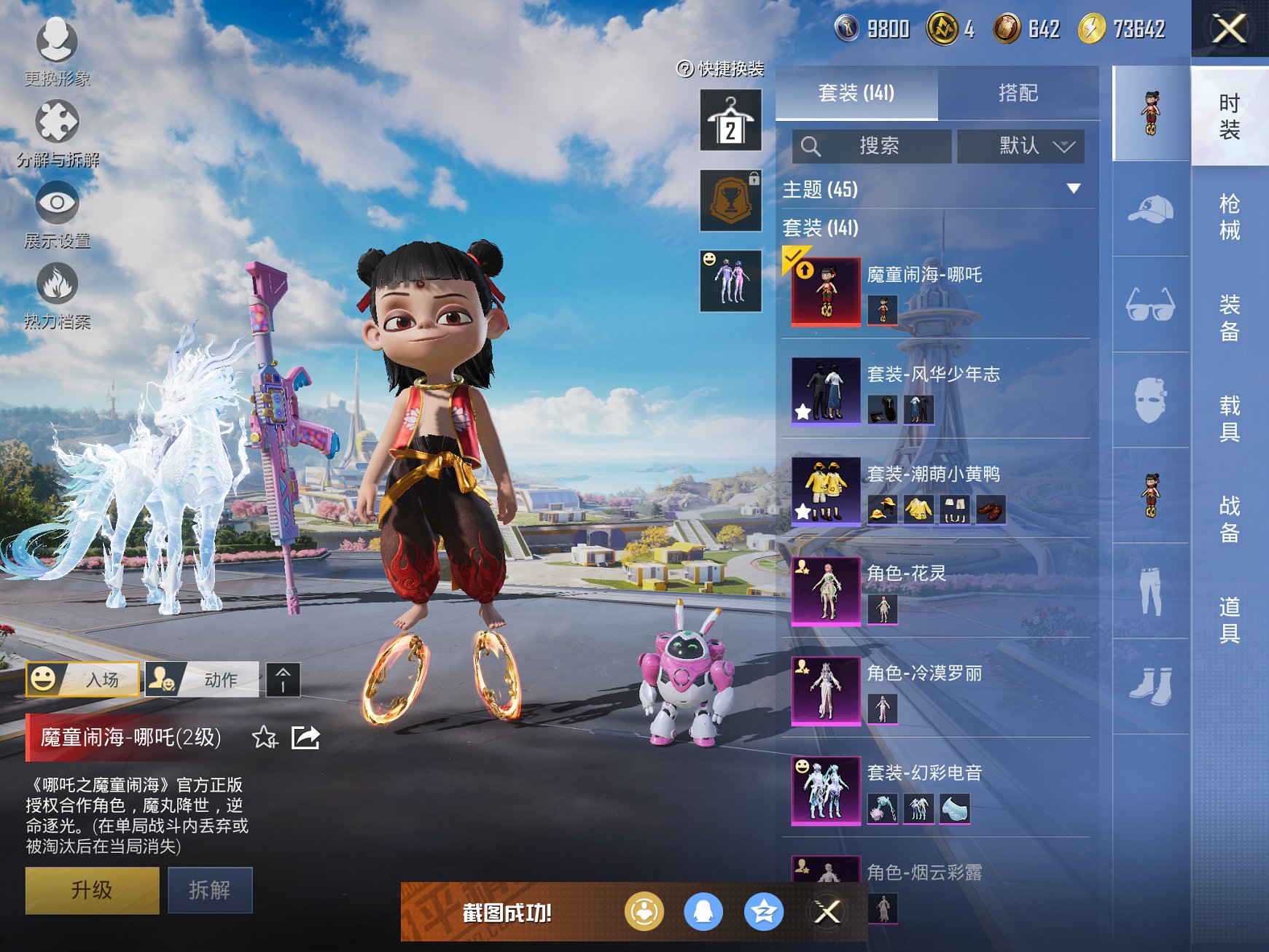Open the 载具 vehicles category
1269x952 pixels.
coord(1229,418)
